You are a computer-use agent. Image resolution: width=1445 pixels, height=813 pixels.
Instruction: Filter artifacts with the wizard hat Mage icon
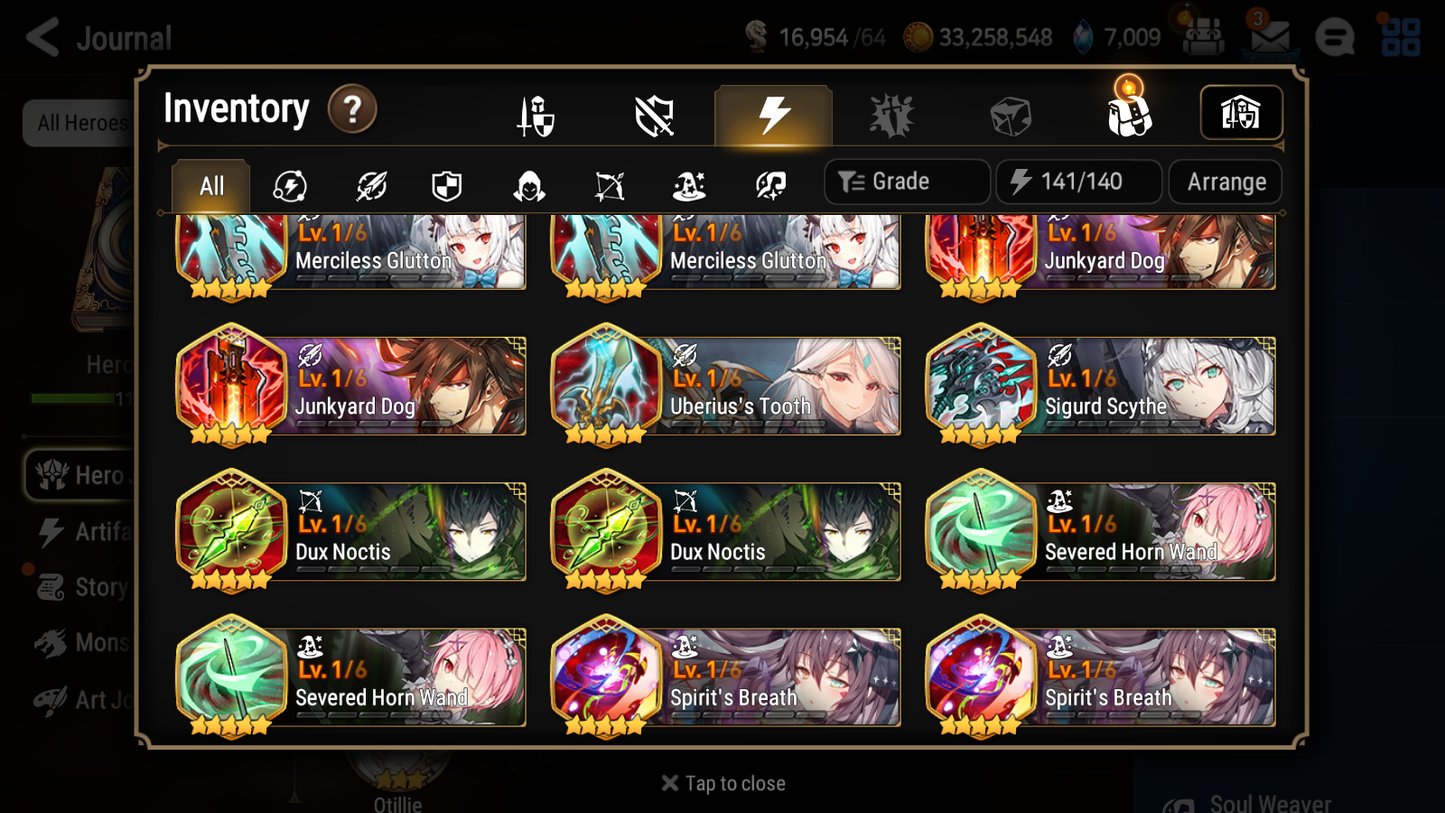688,182
